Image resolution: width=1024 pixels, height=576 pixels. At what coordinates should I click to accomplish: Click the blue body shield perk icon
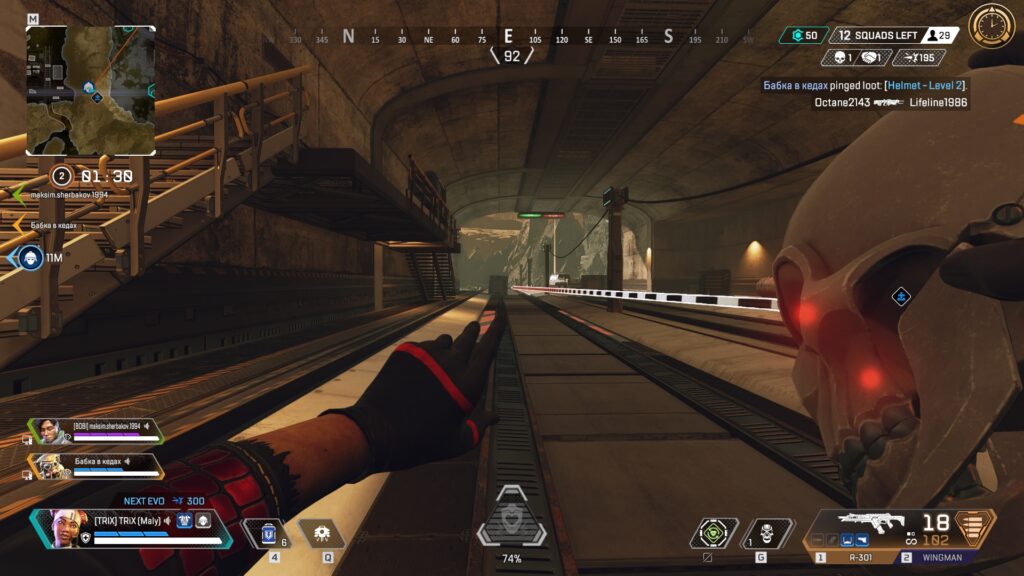pos(184,520)
